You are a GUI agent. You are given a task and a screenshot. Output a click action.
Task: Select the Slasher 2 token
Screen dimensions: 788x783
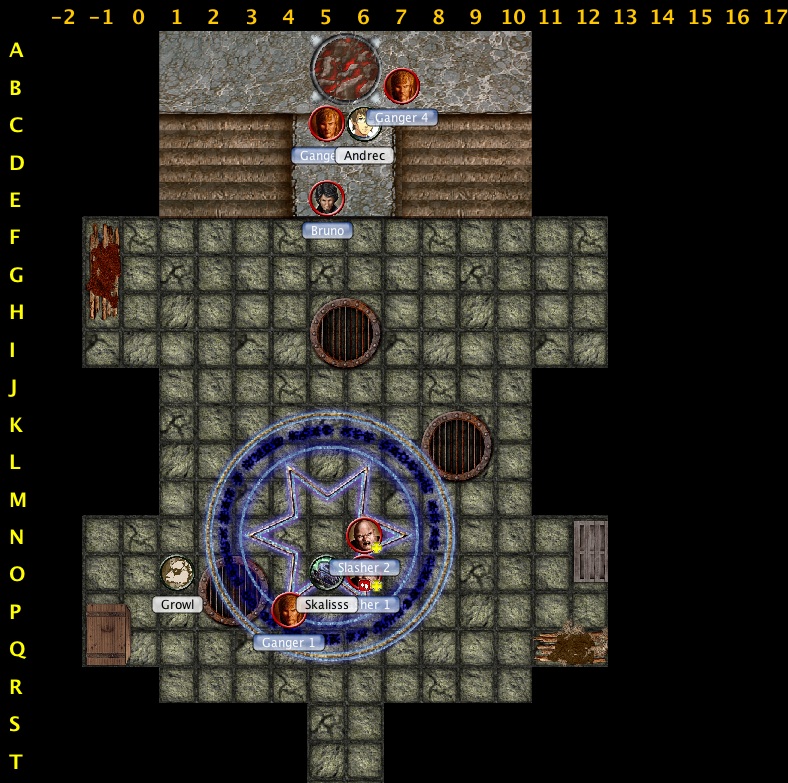click(x=364, y=536)
